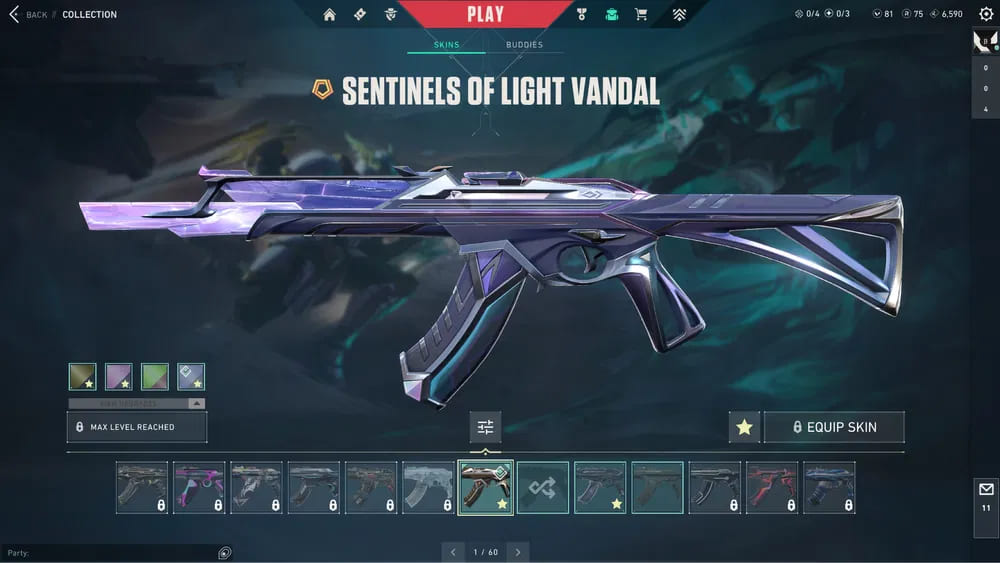This screenshot has width=1000, height=563.
Task: Select the Skins tab
Action: (446, 45)
